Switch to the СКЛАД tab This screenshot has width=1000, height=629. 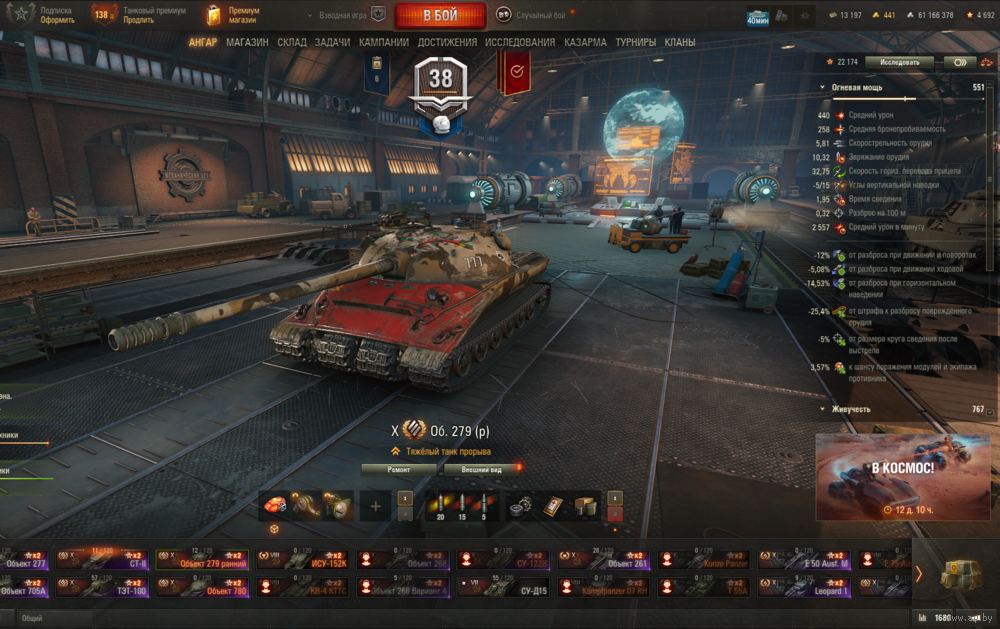coord(292,42)
